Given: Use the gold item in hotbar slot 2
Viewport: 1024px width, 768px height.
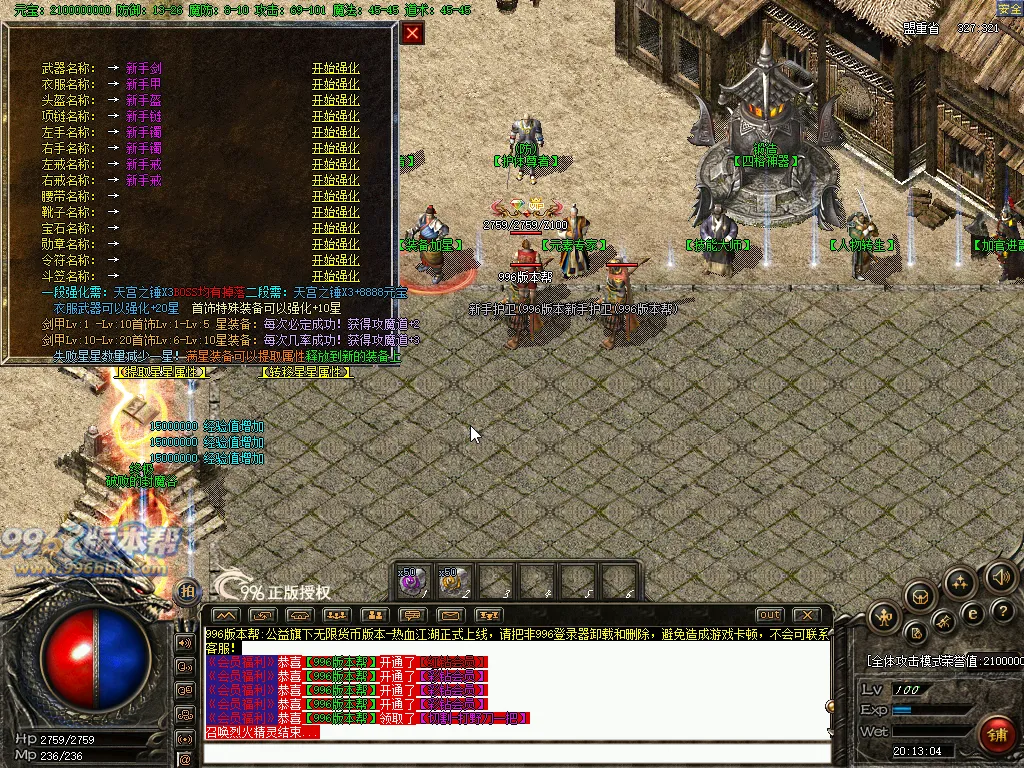Looking at the screenshot, I should (x=455, y=580).
